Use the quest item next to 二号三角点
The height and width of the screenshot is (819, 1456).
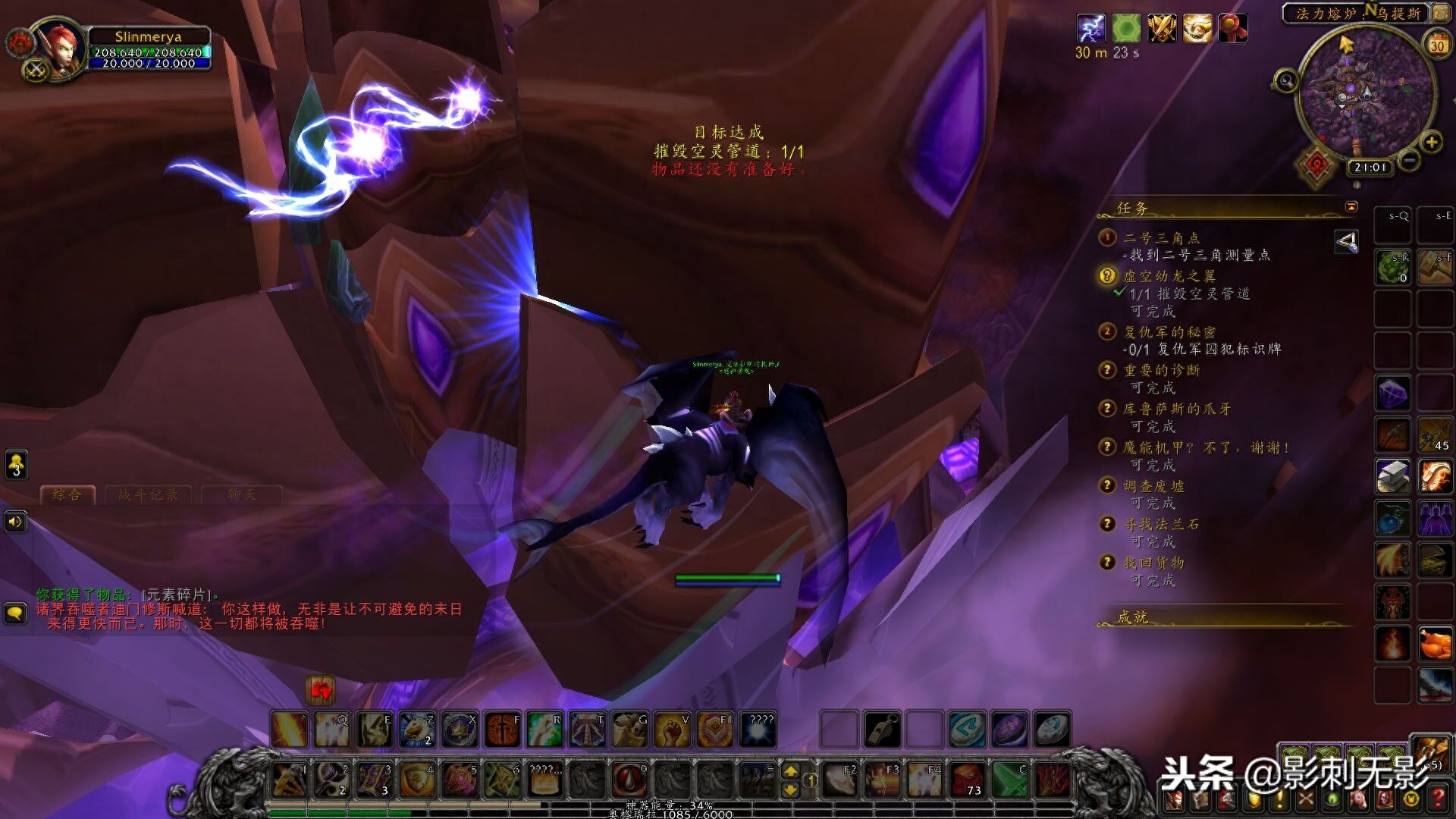[1346, 243]
